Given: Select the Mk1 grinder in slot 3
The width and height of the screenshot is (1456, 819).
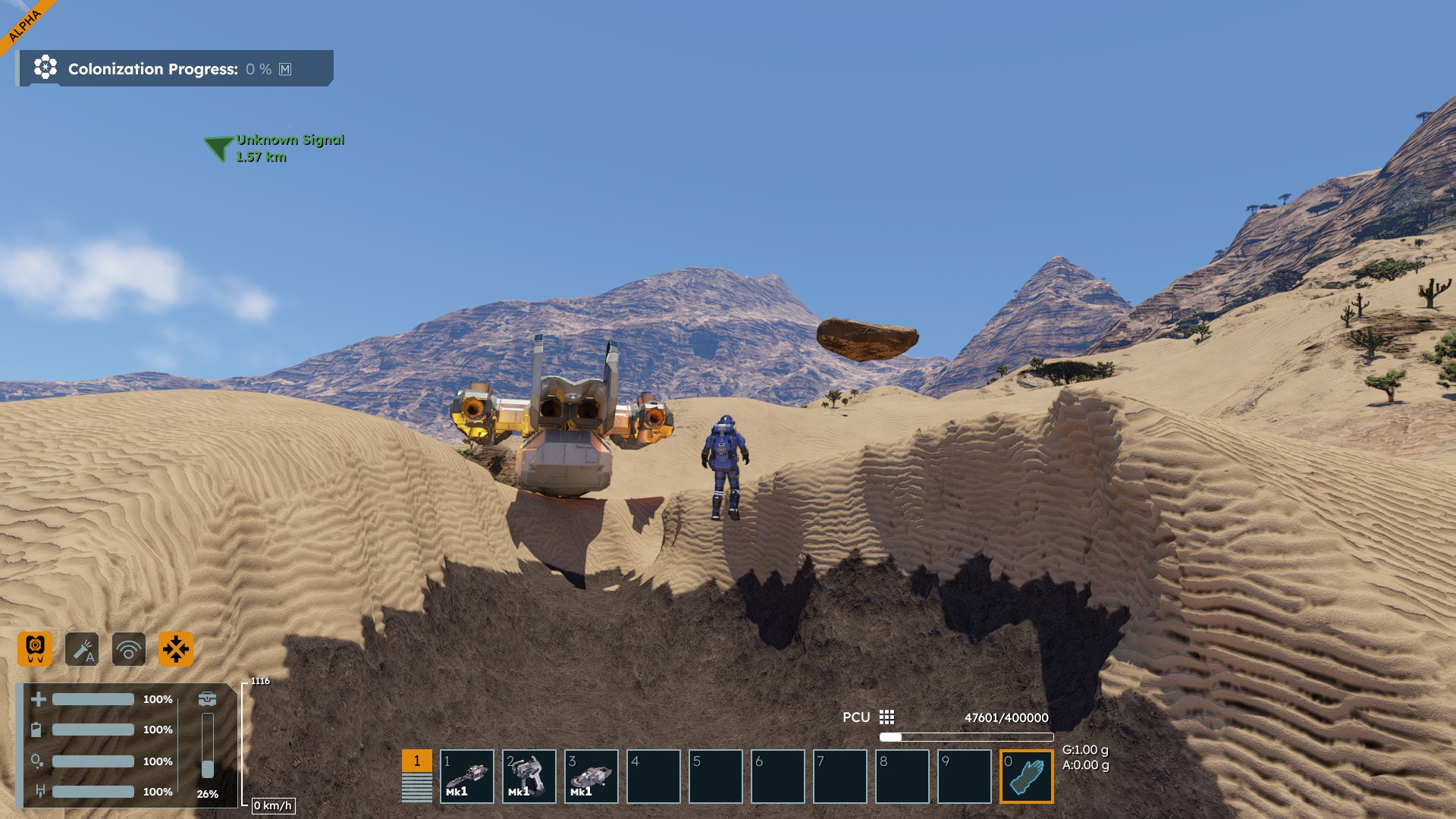Looking at the screenshot, I should pyautogui.click(x=591, y=777).
